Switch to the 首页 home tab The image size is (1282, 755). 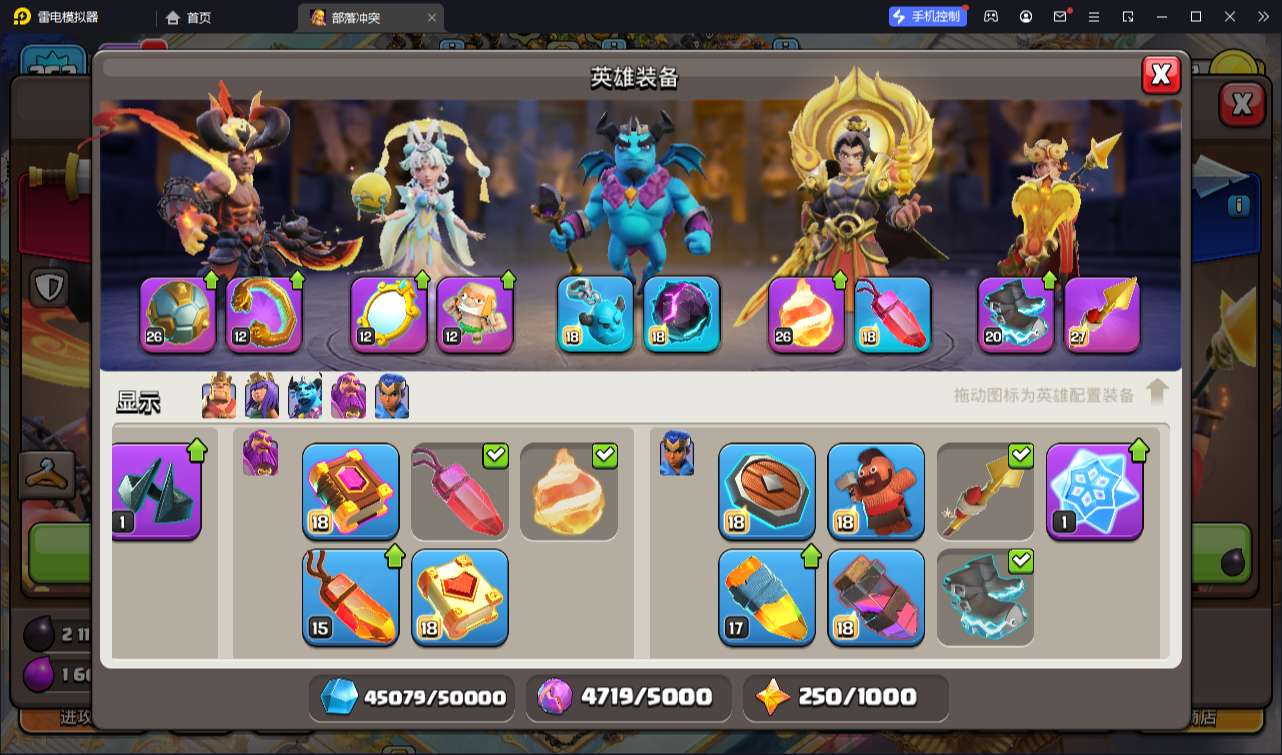tap(189, 17)
